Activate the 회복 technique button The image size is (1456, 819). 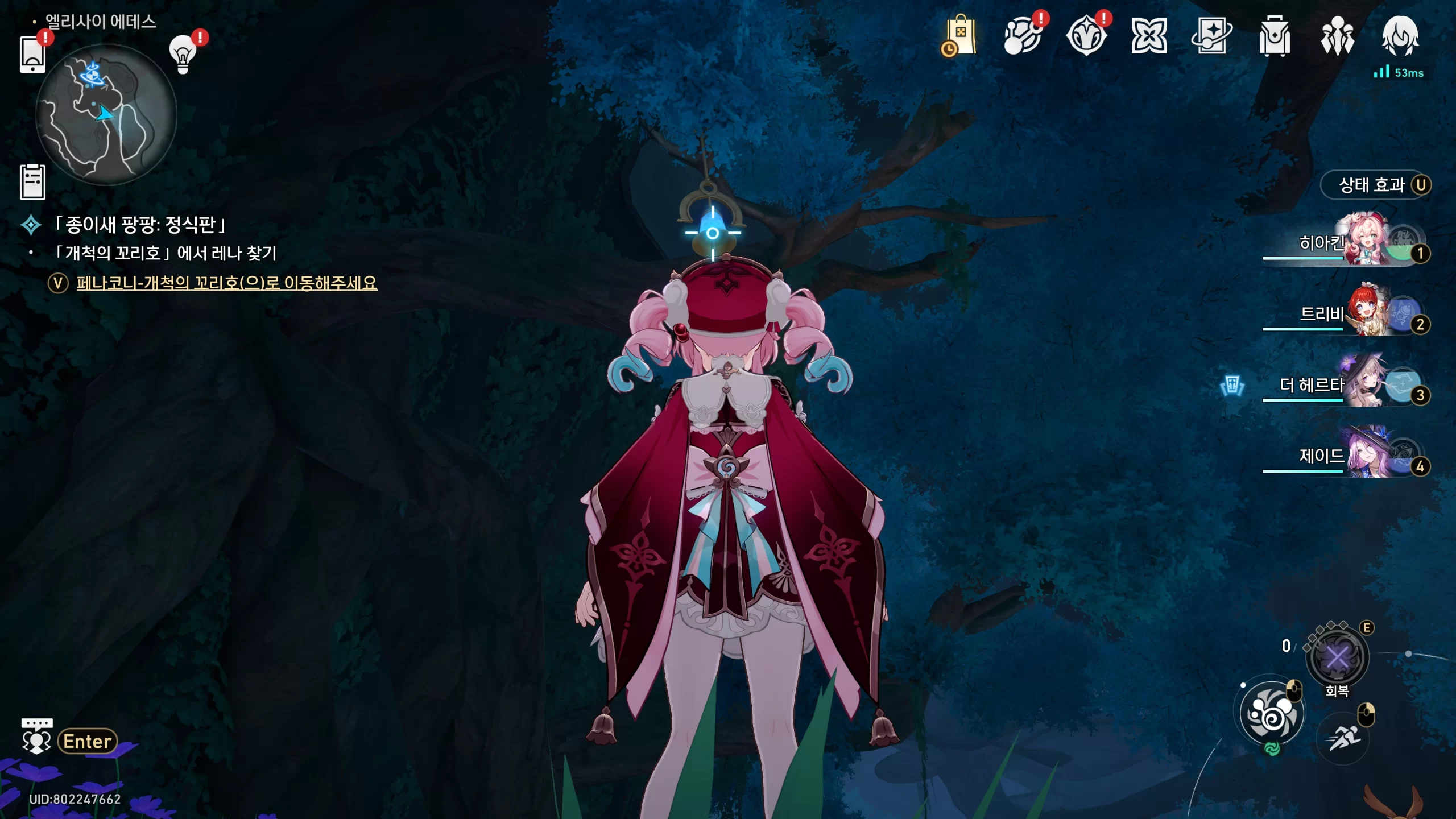pyautogui.click(x=1337, y=659)
